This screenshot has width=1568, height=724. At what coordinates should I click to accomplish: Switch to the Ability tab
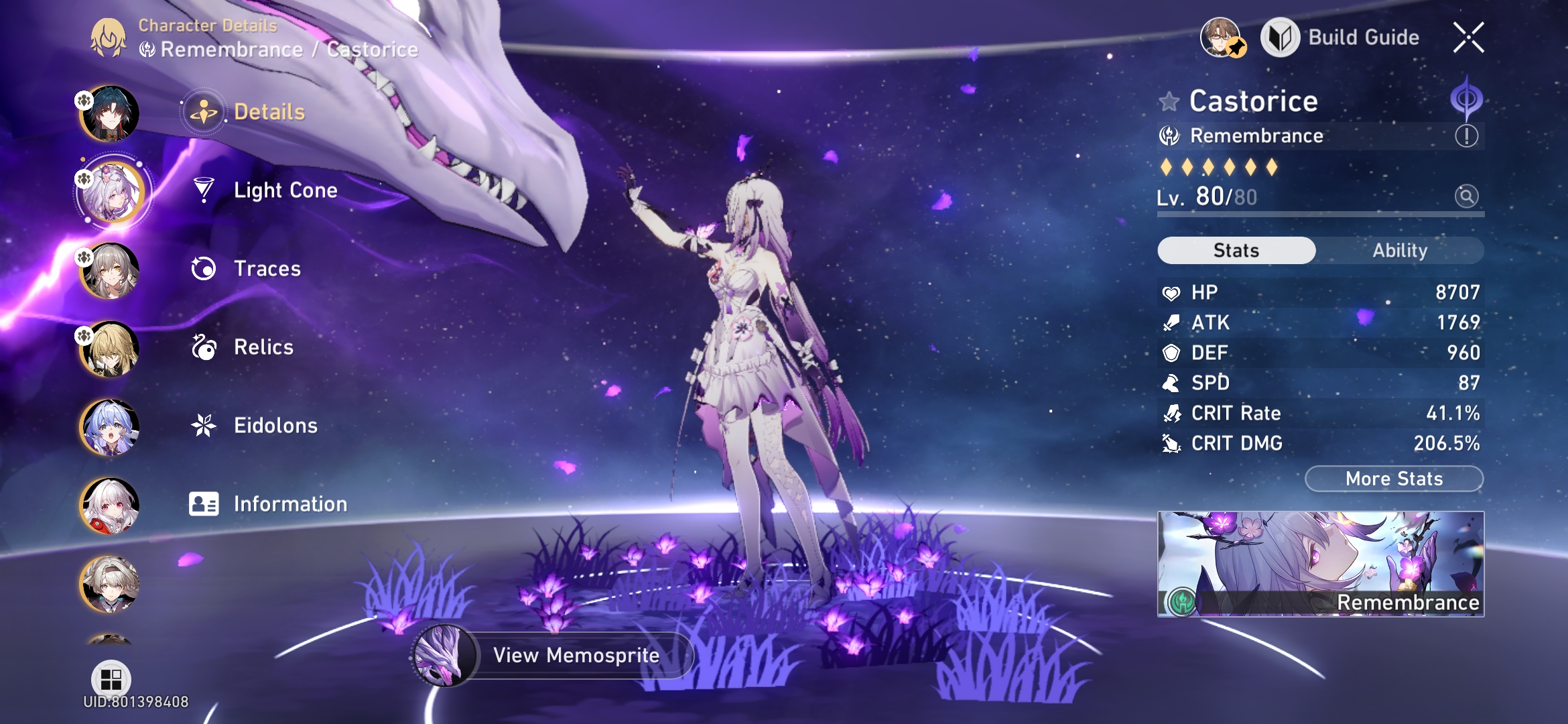(x=1400, y=250)
